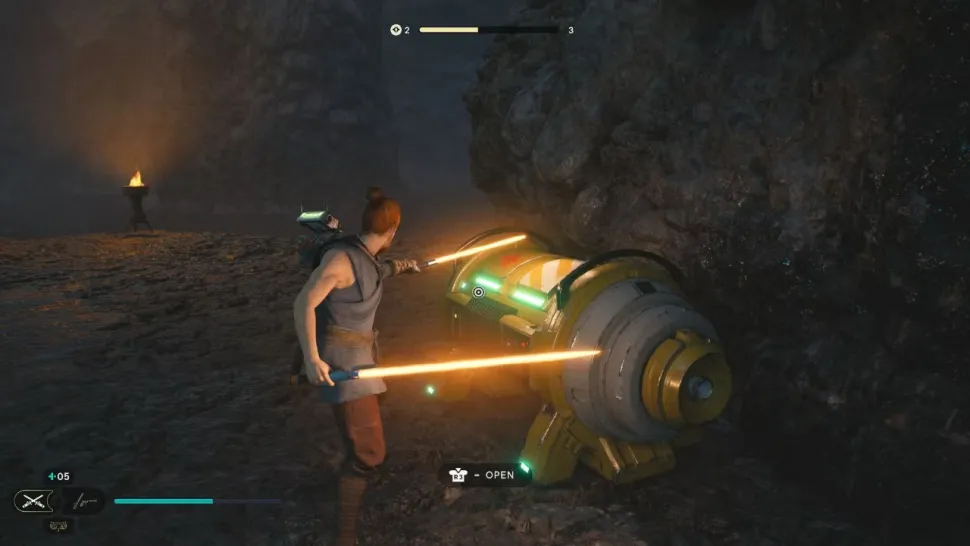Select the crossed lightsabers dual-wield stance
The width and height of the screenshot is (970, 546).
tap(33, 501)
